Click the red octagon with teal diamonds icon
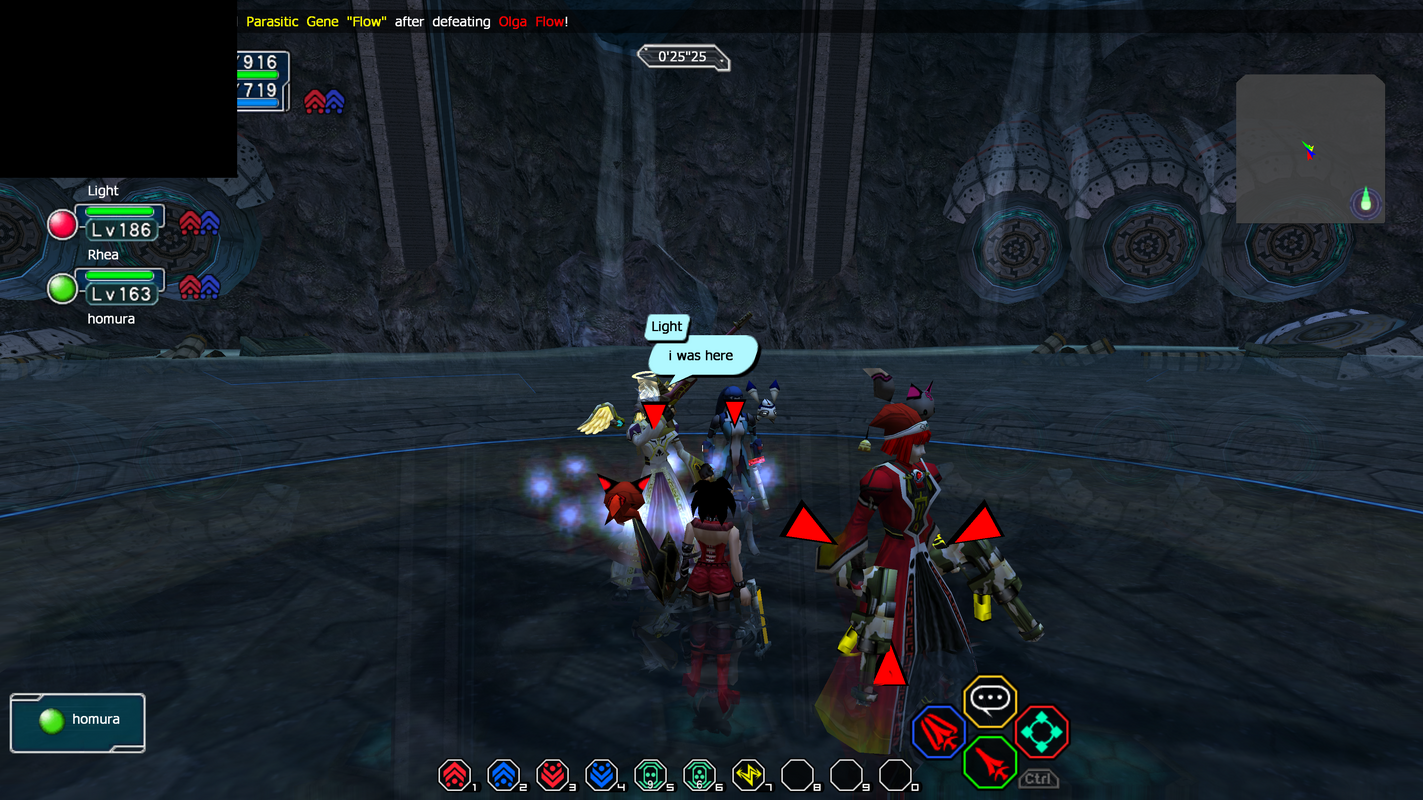 (1044, 732)
